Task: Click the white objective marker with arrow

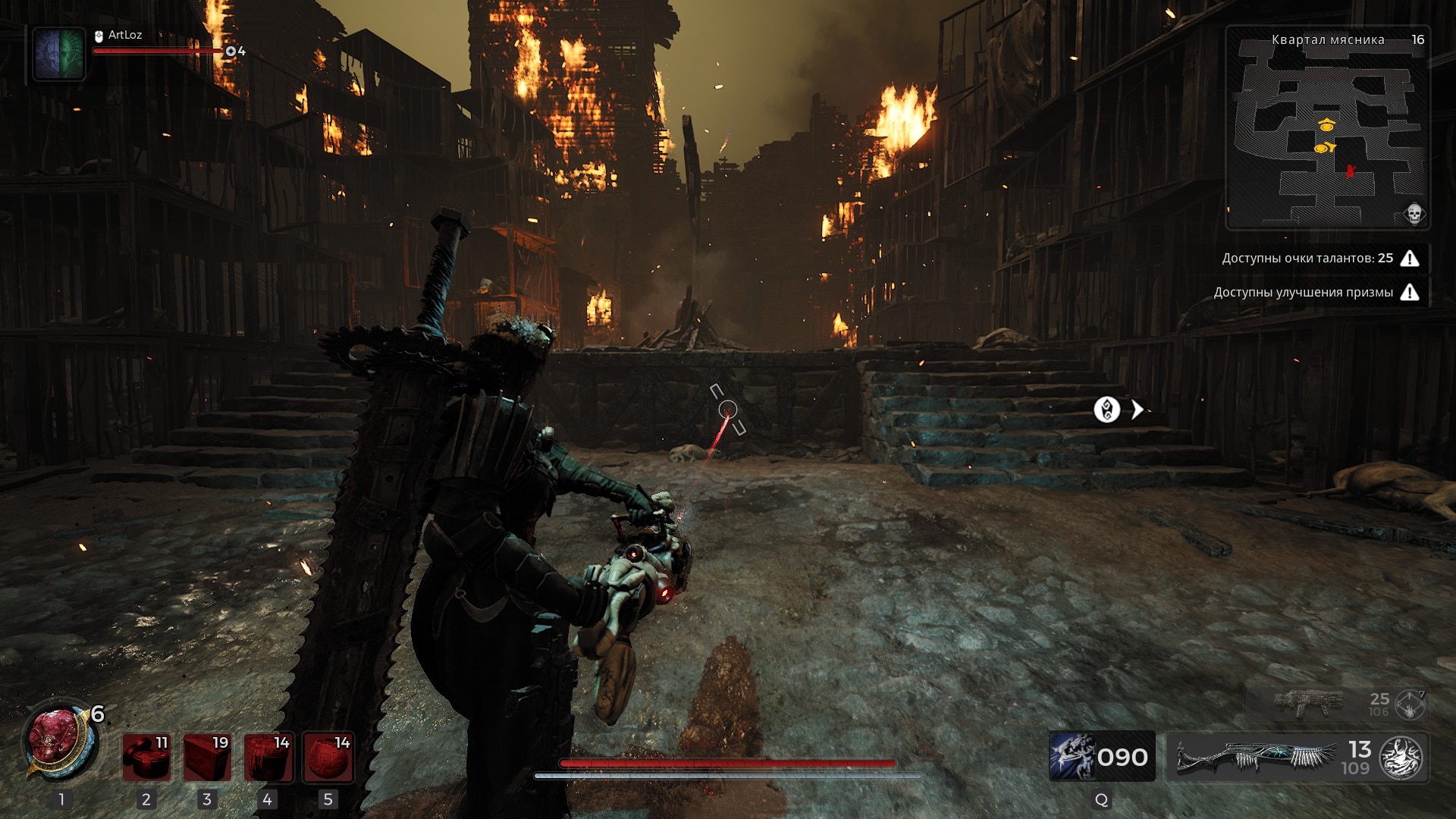Action: coord(1107,409)
